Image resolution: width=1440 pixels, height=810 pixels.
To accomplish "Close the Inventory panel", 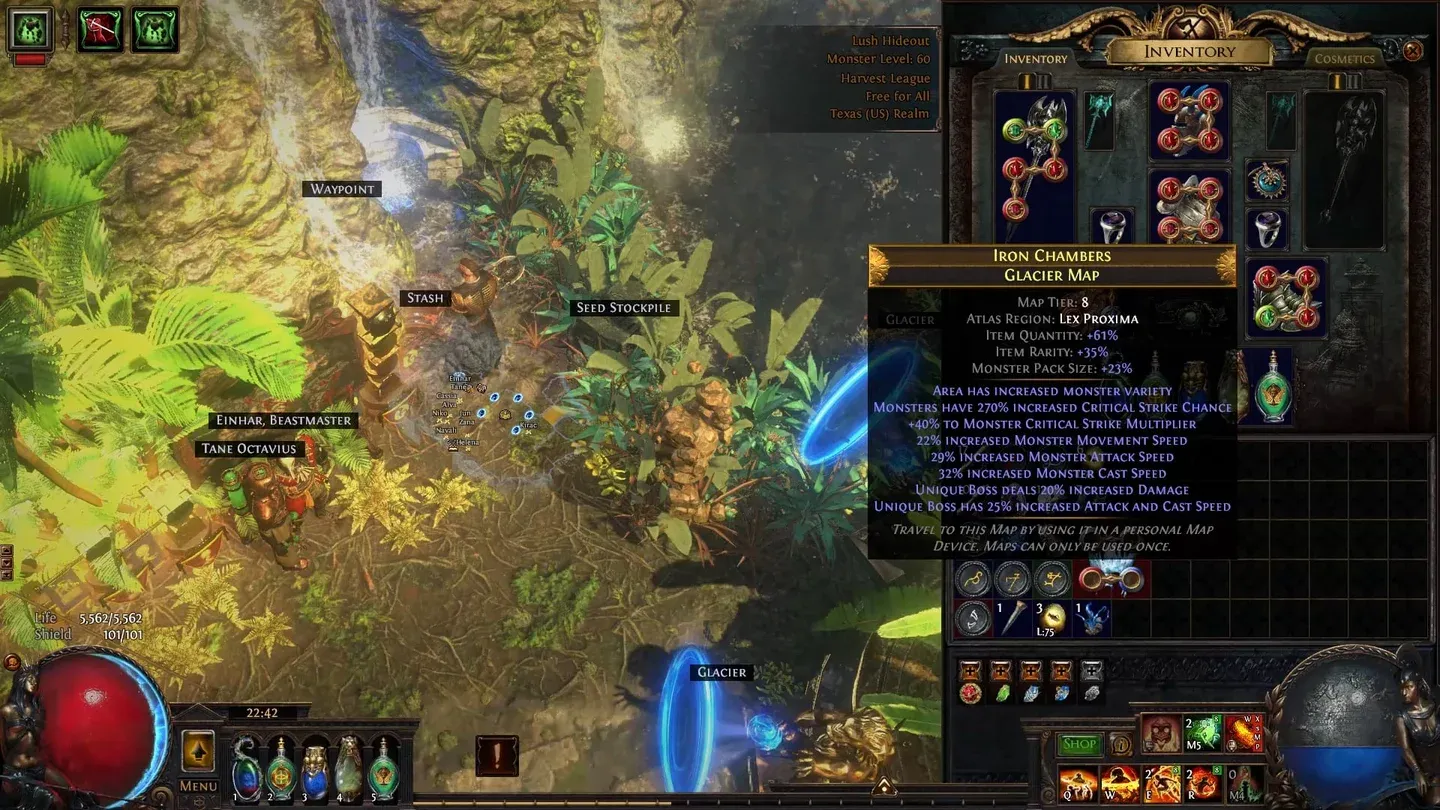I will coord(1412,50).
